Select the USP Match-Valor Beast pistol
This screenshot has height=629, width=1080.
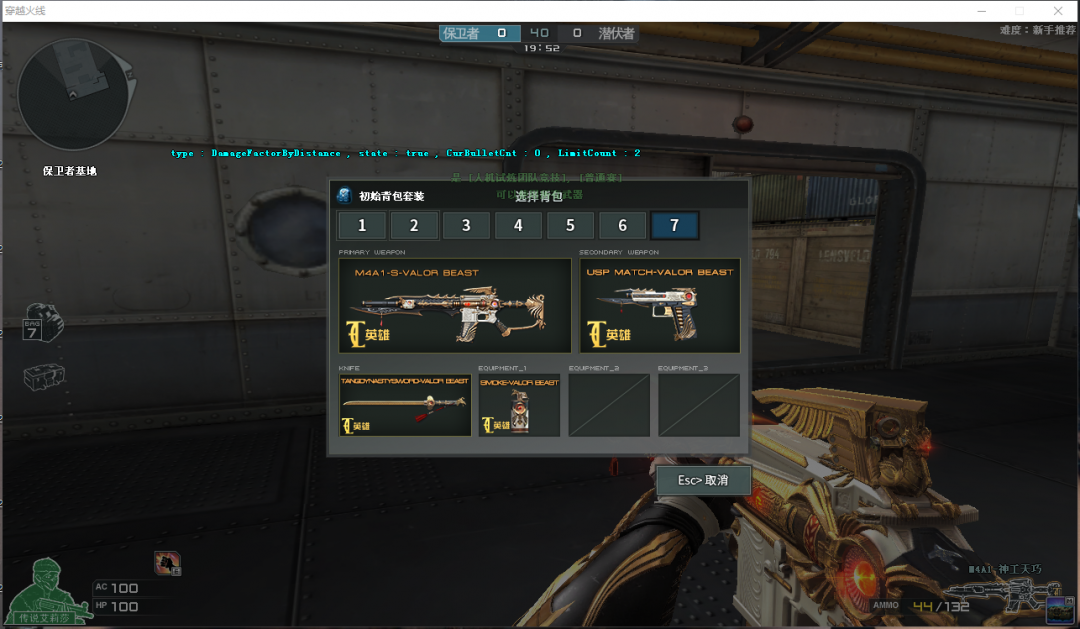[660, 305]
